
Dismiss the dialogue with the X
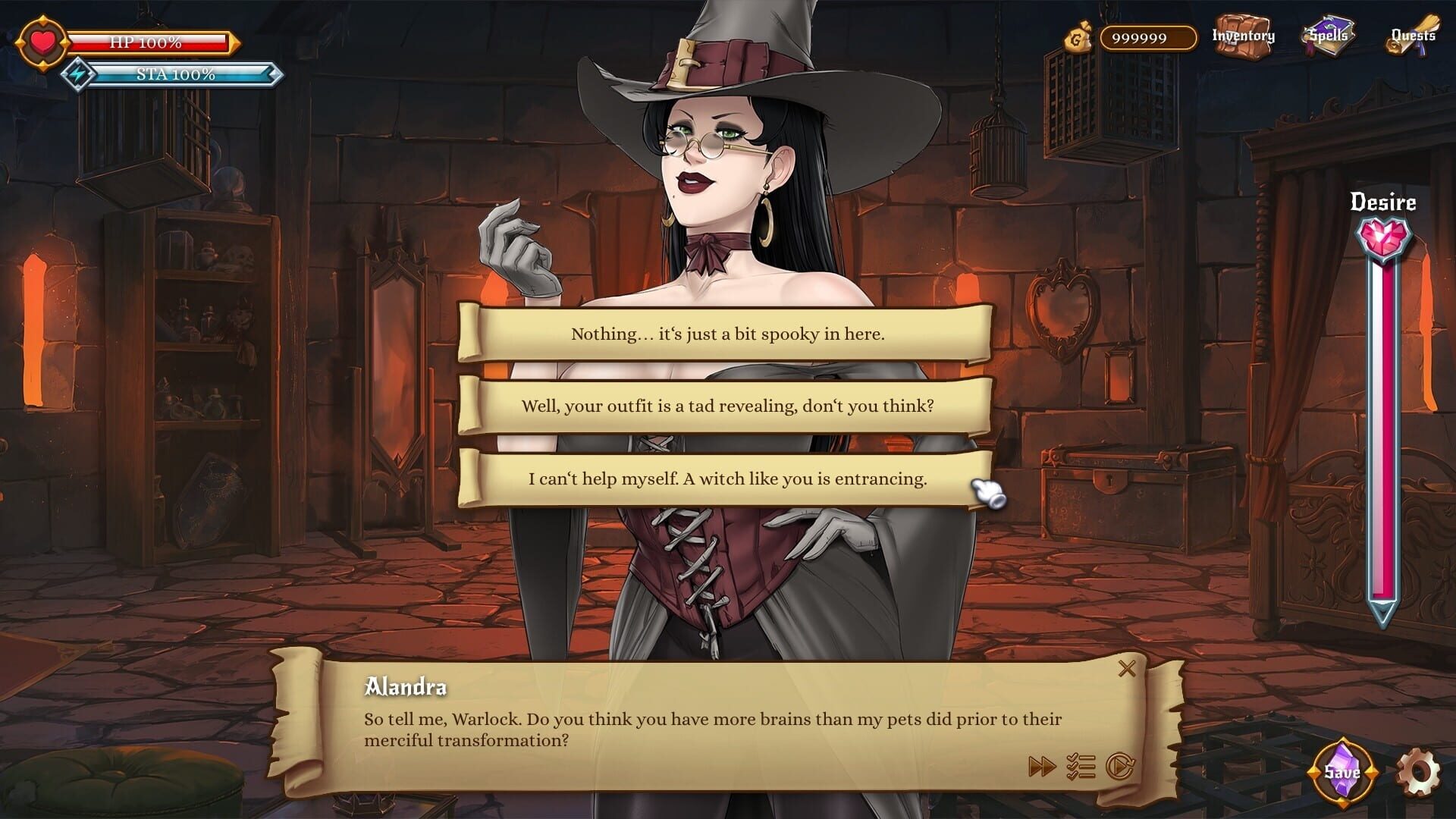coord(1128,668)
